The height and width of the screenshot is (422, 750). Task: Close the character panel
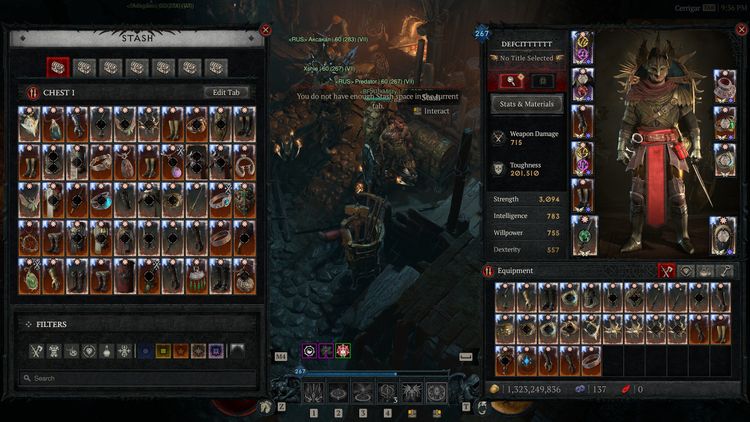[740, 30]
